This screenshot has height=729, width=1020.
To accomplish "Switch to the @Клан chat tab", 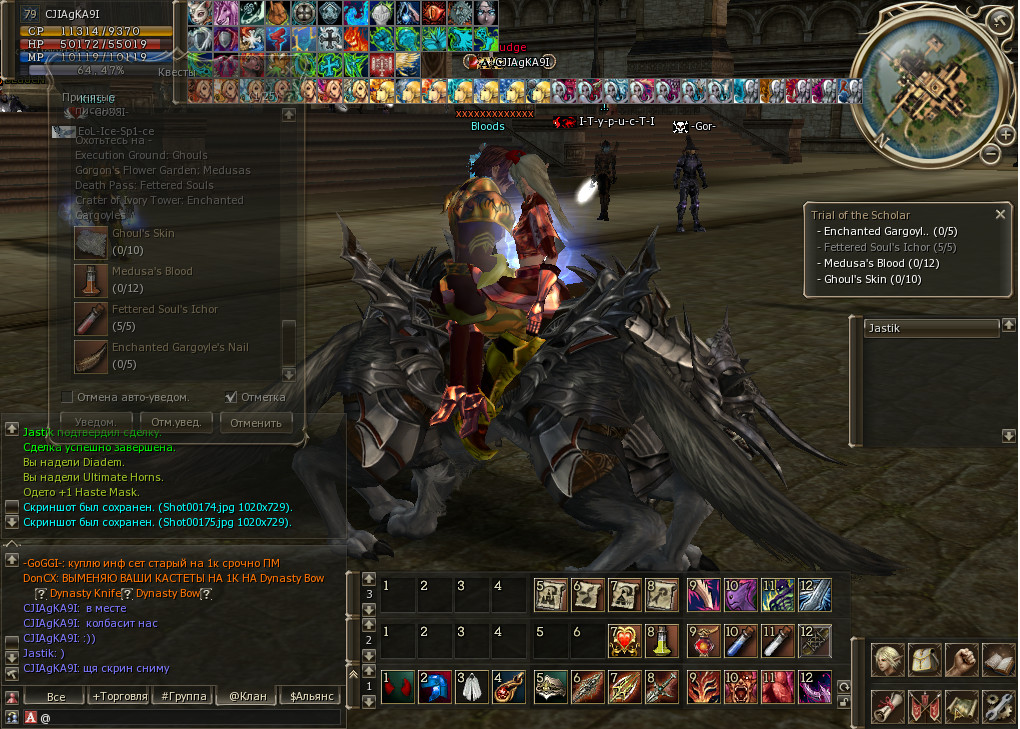I will 247,696.
